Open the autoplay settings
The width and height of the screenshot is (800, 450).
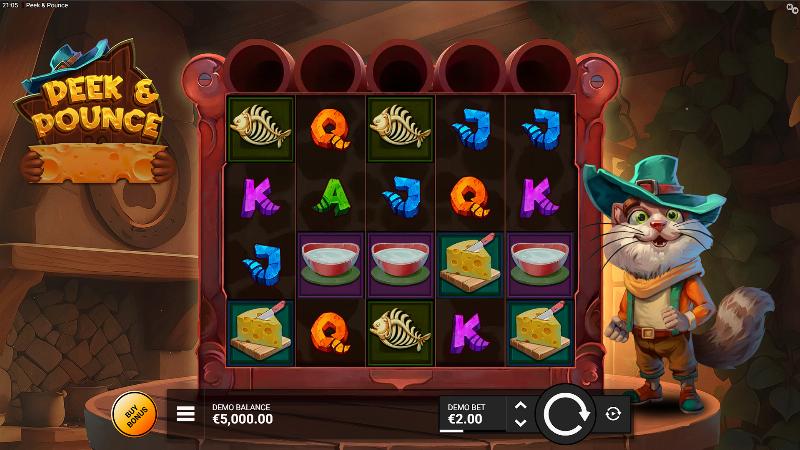pos(613,414)
